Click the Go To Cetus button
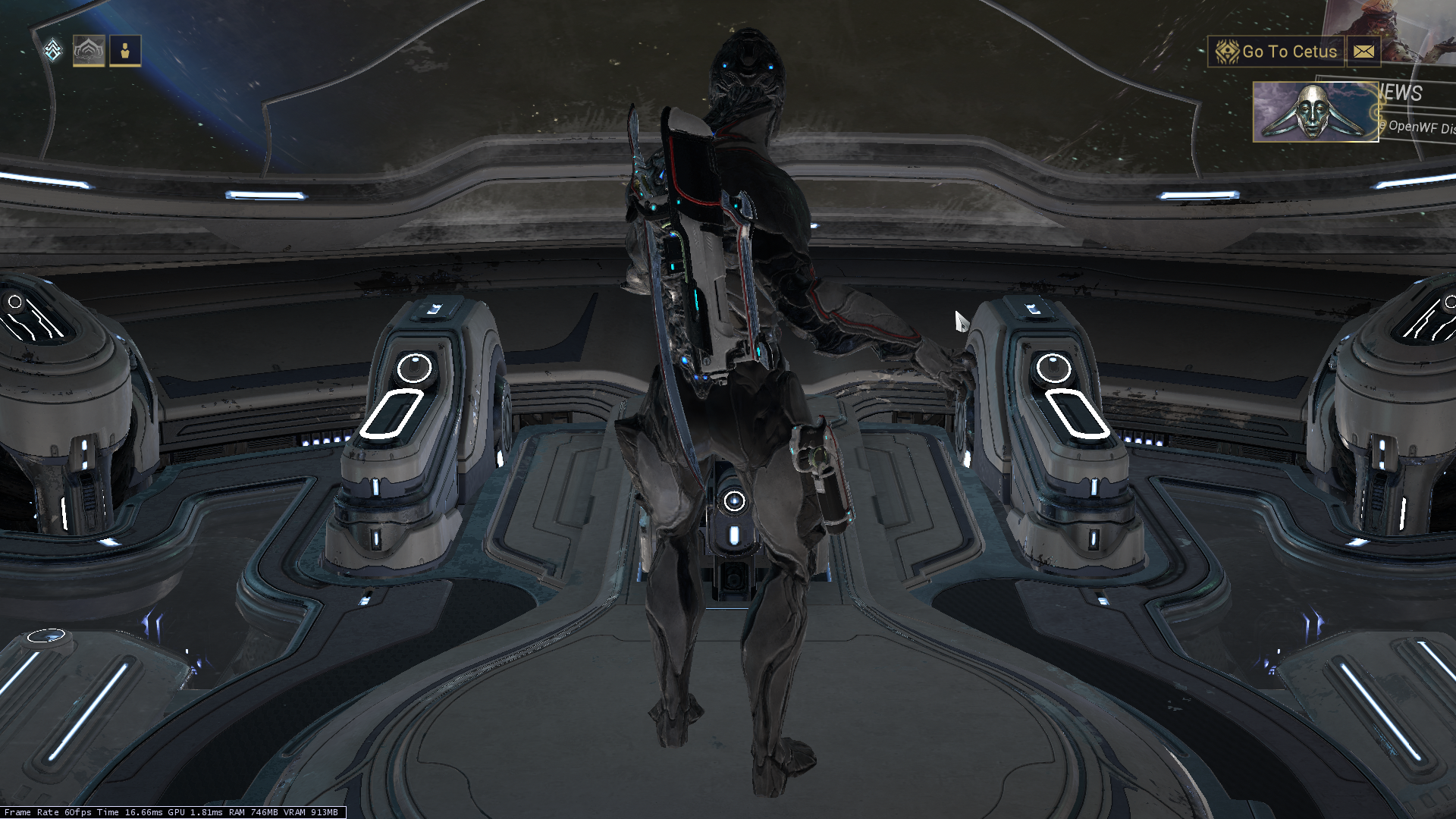Image resolution: width=1456 pixels, height=819 pixels. click(1276, 52)
